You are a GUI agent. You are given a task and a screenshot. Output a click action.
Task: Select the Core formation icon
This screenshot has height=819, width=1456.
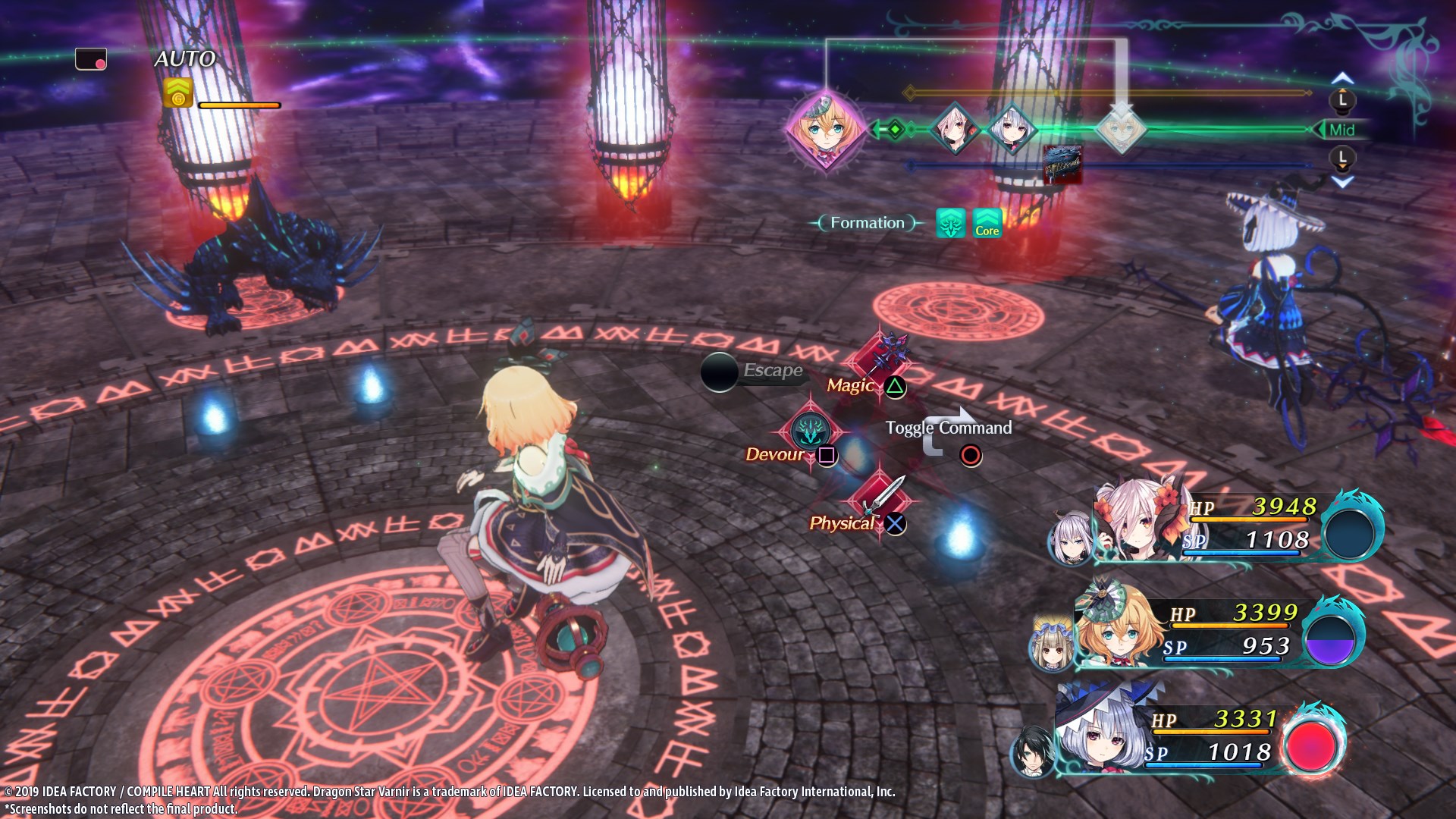coord(987,223)
